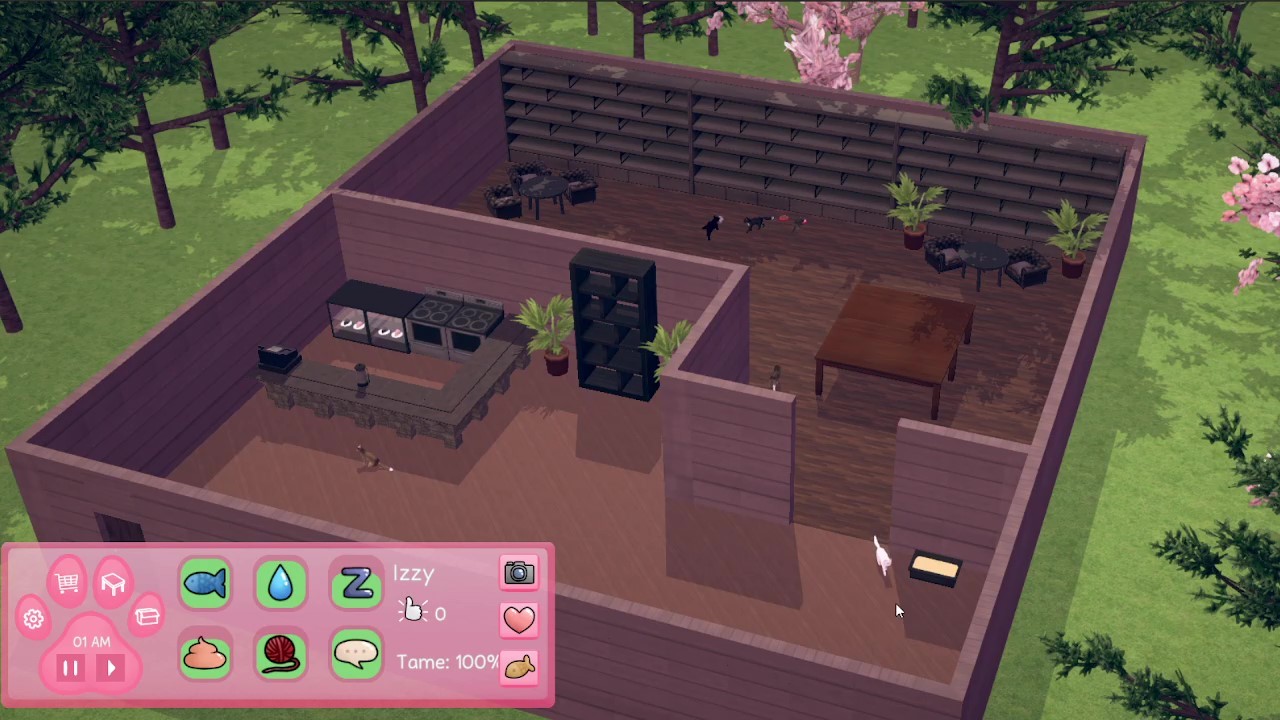This screenshot has height=720, width=1280.
Task: Click Izzy's name label
Action: coord(413,573)
